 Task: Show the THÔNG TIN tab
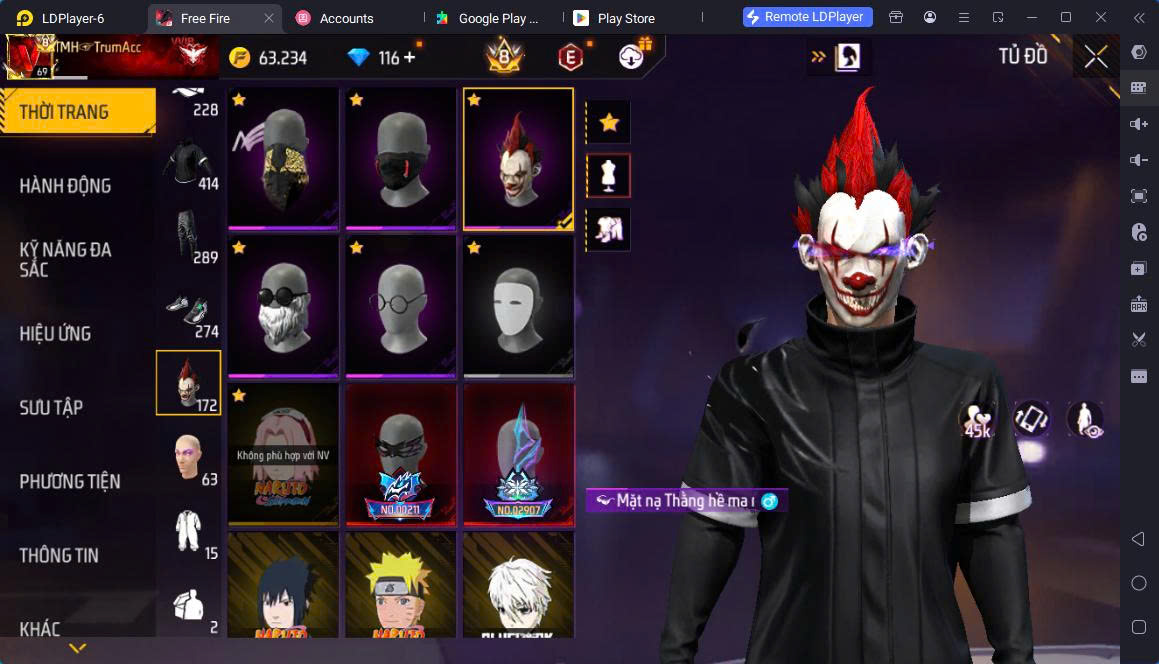point(59,555)
